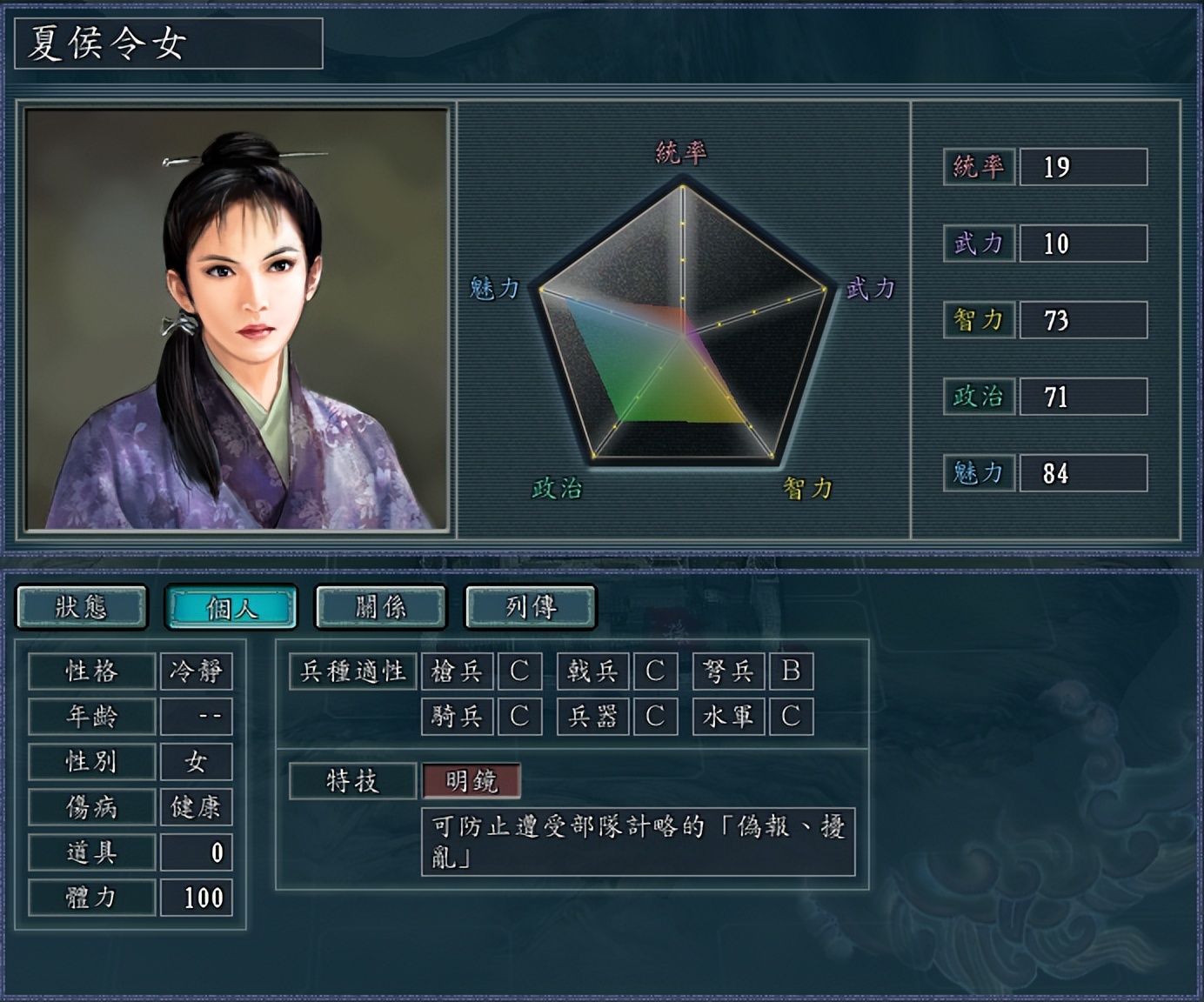This screenshot has width=1204, height=1002.
Task: Select the 武力 value of 10
Action: 1082,244
